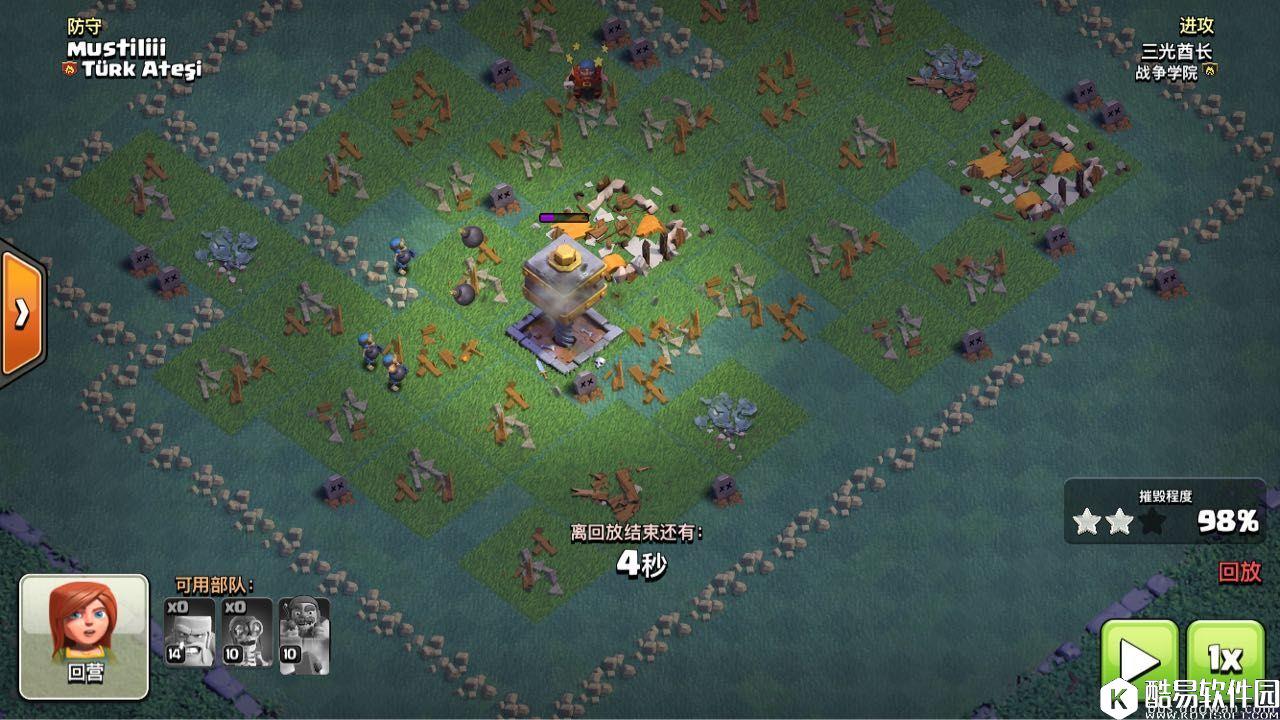
Task: Change replay speed with the 1x button
Action: coord(1224,660)
